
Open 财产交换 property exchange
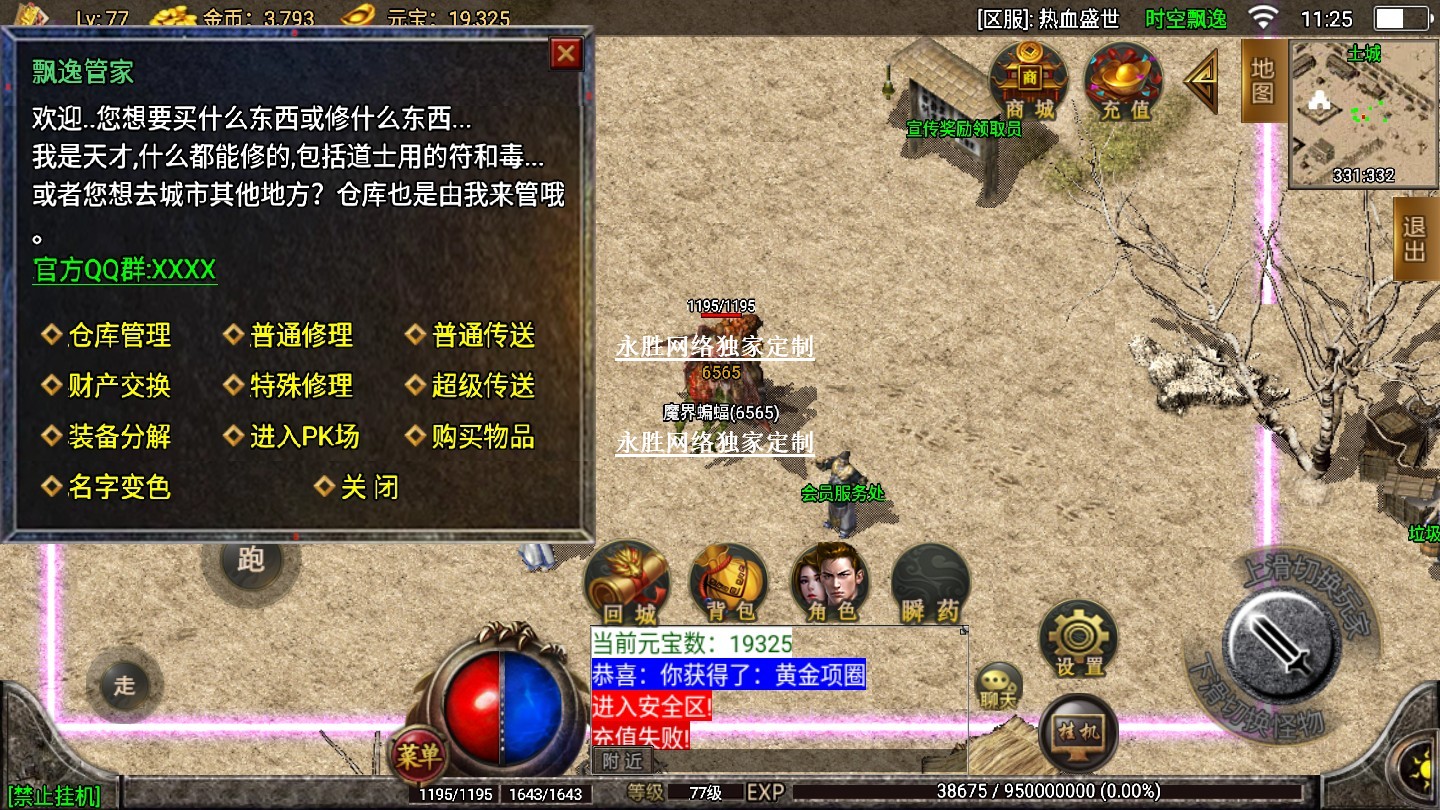(x=119, y=386)
